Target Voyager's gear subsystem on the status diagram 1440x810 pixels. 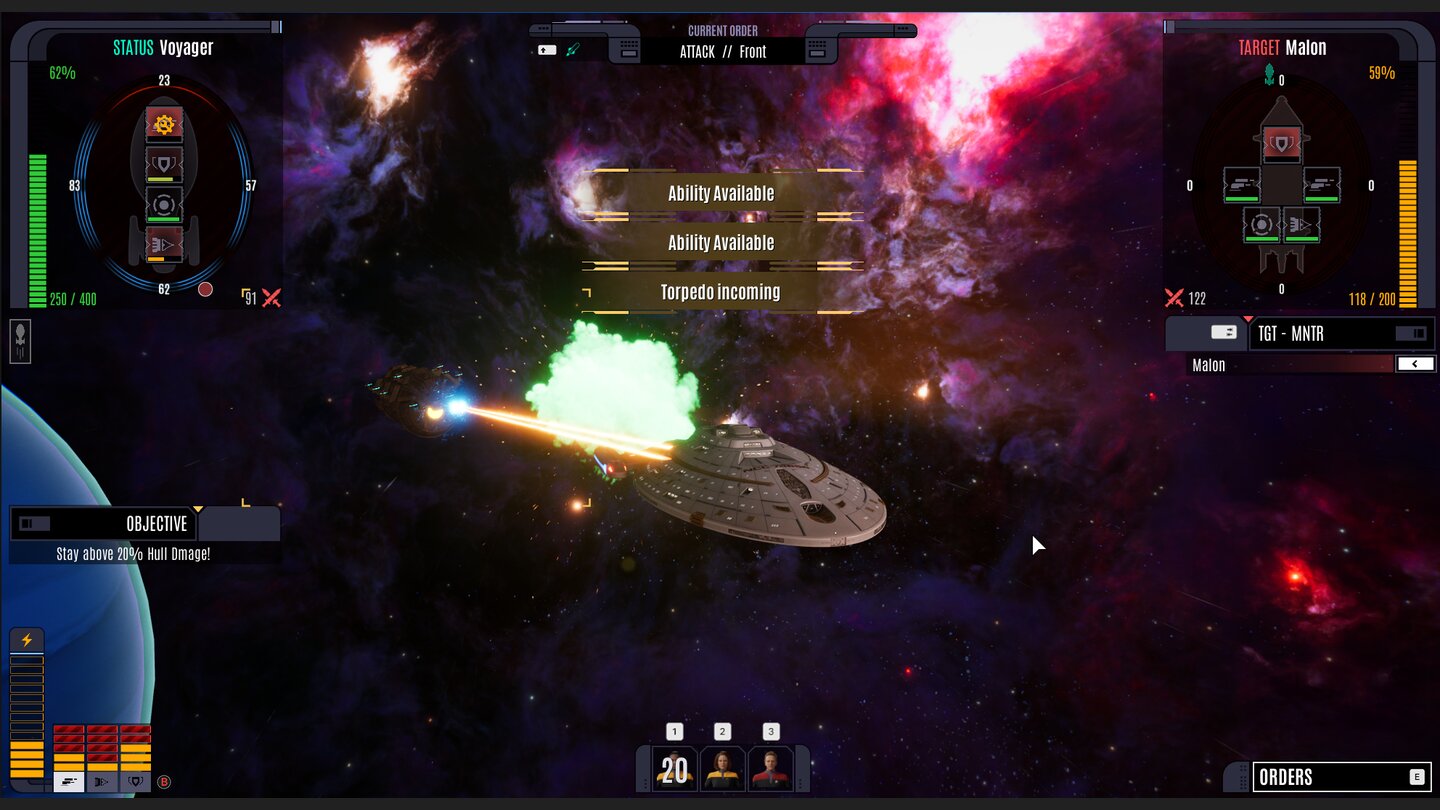164,124
